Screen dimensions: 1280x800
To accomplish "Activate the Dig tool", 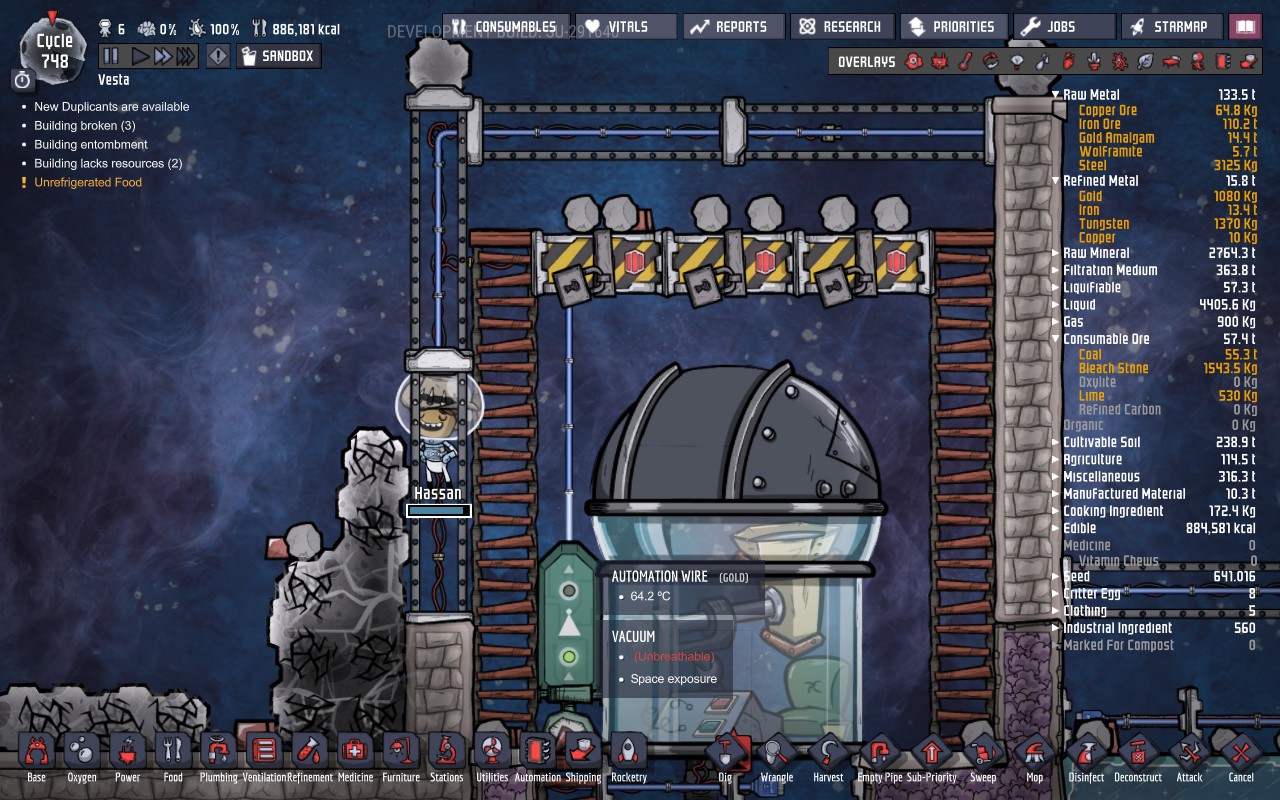I will [x=725, y=756].
